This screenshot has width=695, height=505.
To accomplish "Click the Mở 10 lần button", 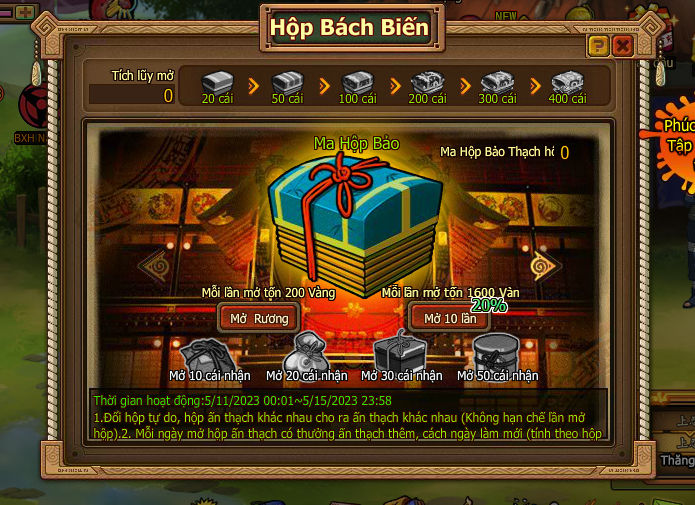I will (x=449, y=318).
